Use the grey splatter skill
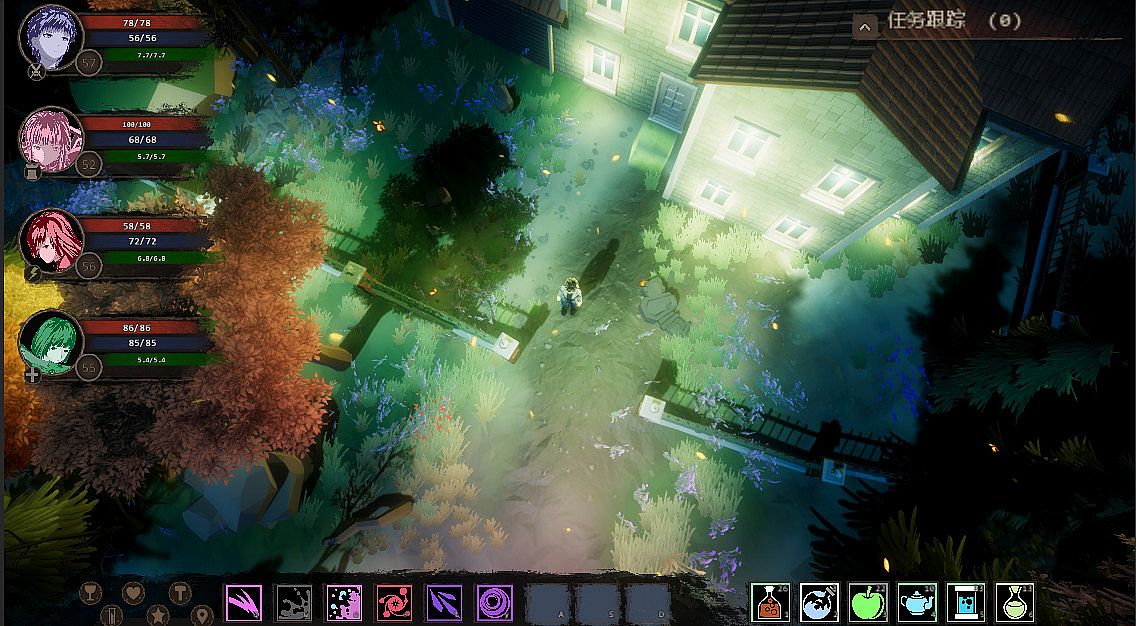1136x626 pixels. (x=293, y=602)
